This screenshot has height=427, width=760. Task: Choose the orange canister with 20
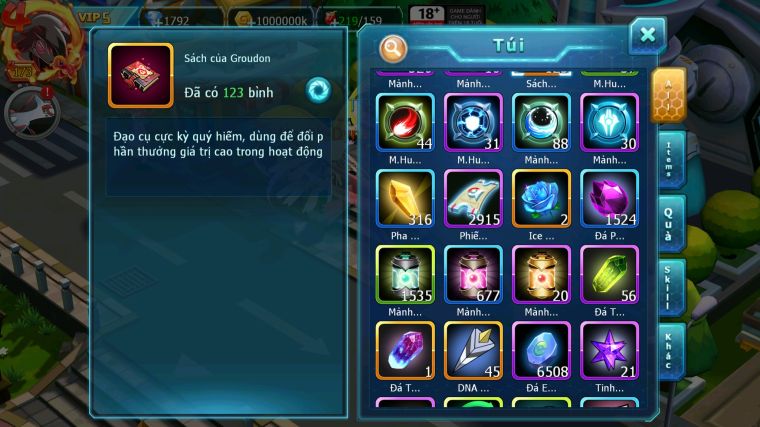pos(541,274)
